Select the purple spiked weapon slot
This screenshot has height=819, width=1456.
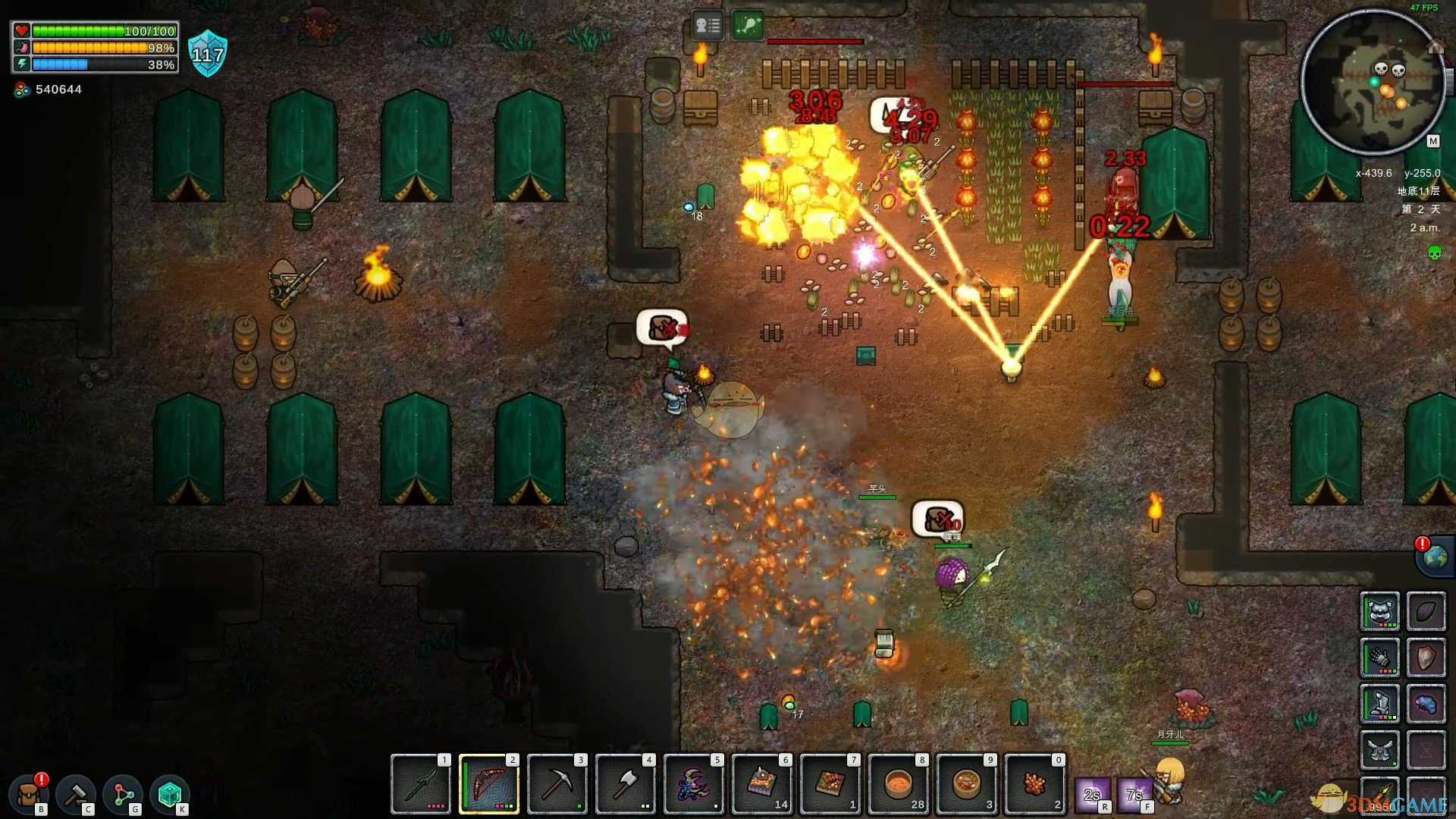coord(694,783)
